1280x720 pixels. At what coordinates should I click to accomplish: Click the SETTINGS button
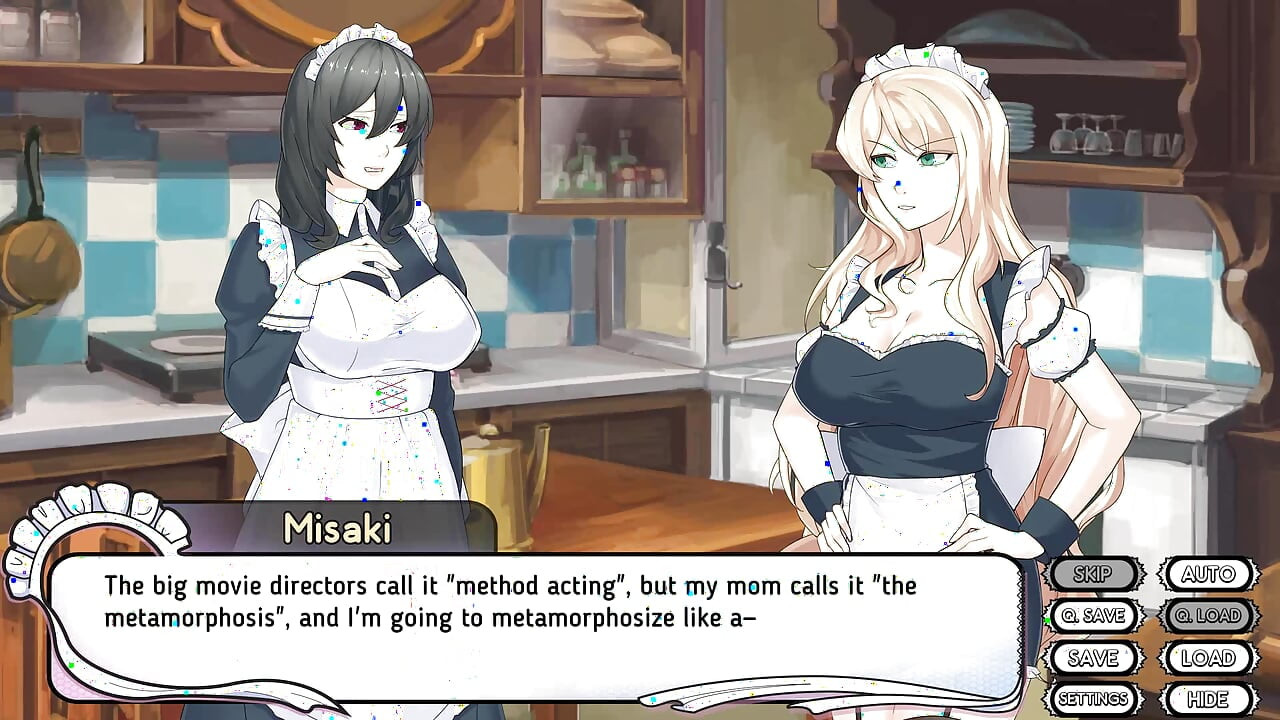pyautogui.click(x=1094, y=697)
